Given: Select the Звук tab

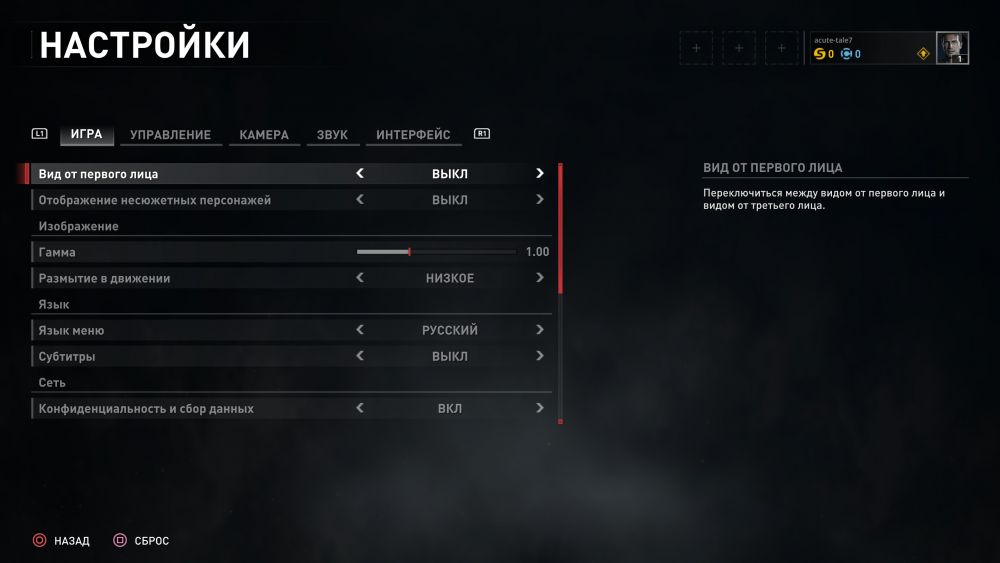Looking at the screenshot, I should click(x=332, y=135).
